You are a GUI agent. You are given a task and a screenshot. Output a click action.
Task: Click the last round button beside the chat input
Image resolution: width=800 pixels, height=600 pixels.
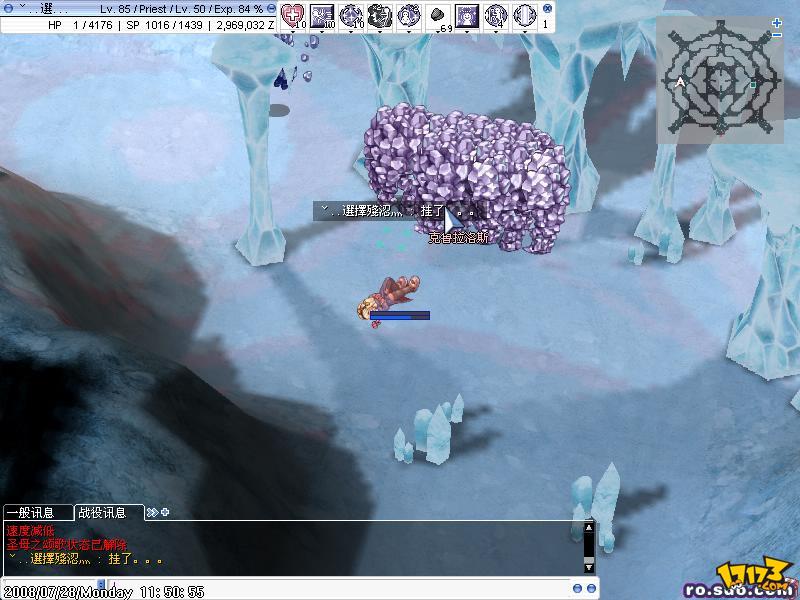590,588
